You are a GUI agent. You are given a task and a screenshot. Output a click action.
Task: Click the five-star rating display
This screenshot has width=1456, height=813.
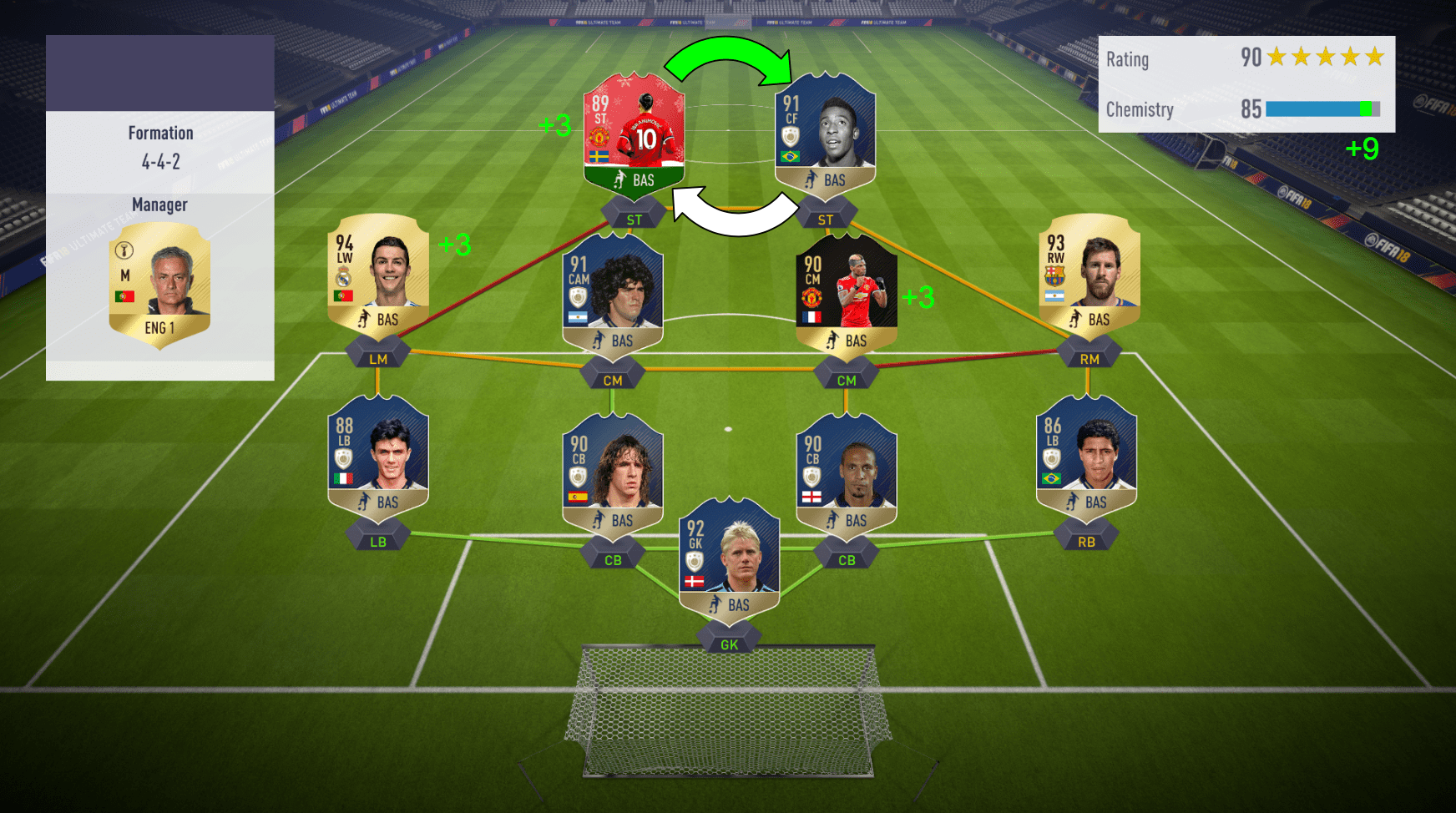pos(1325,57)
